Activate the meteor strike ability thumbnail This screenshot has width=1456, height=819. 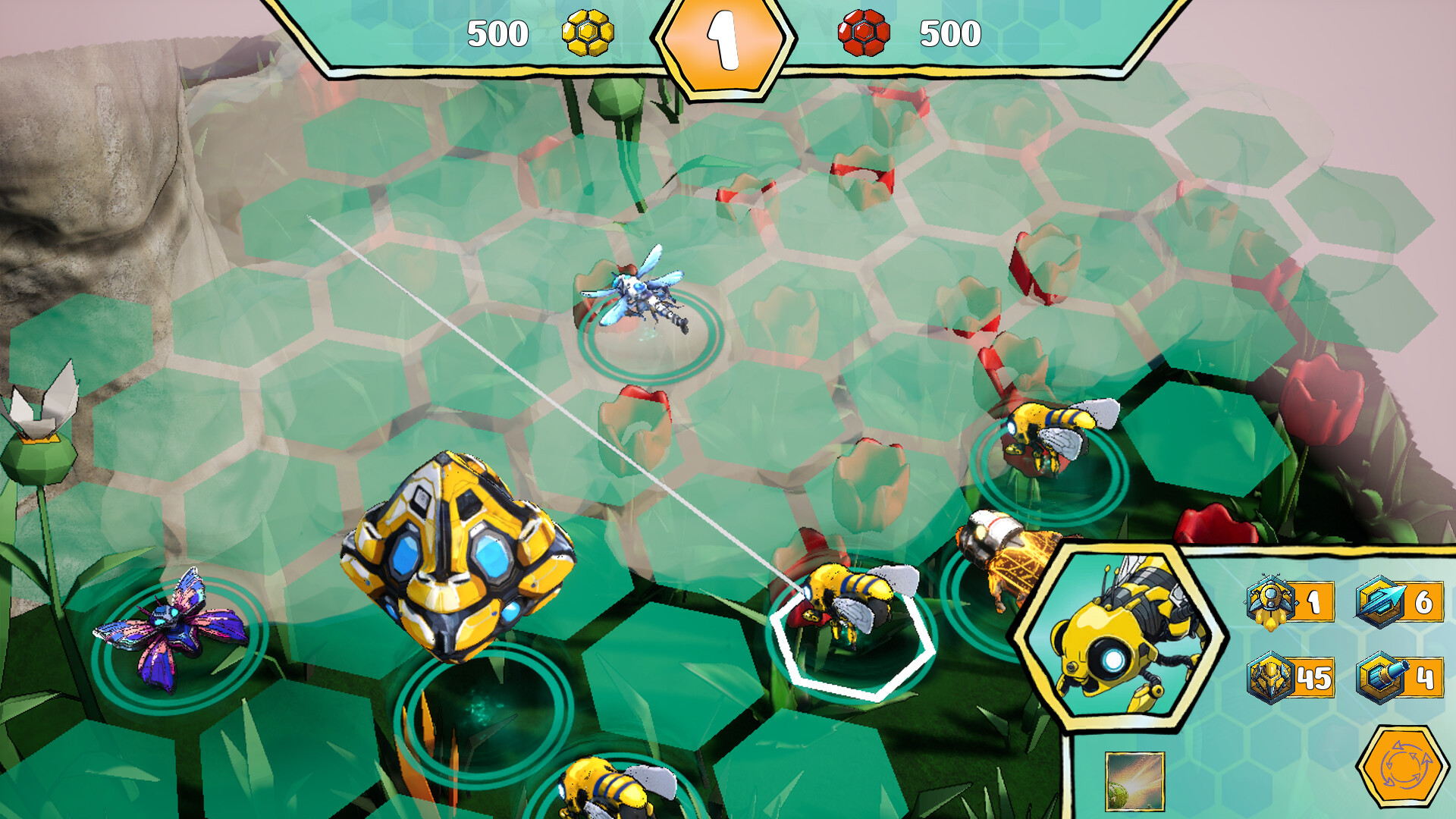point(1134,781)
